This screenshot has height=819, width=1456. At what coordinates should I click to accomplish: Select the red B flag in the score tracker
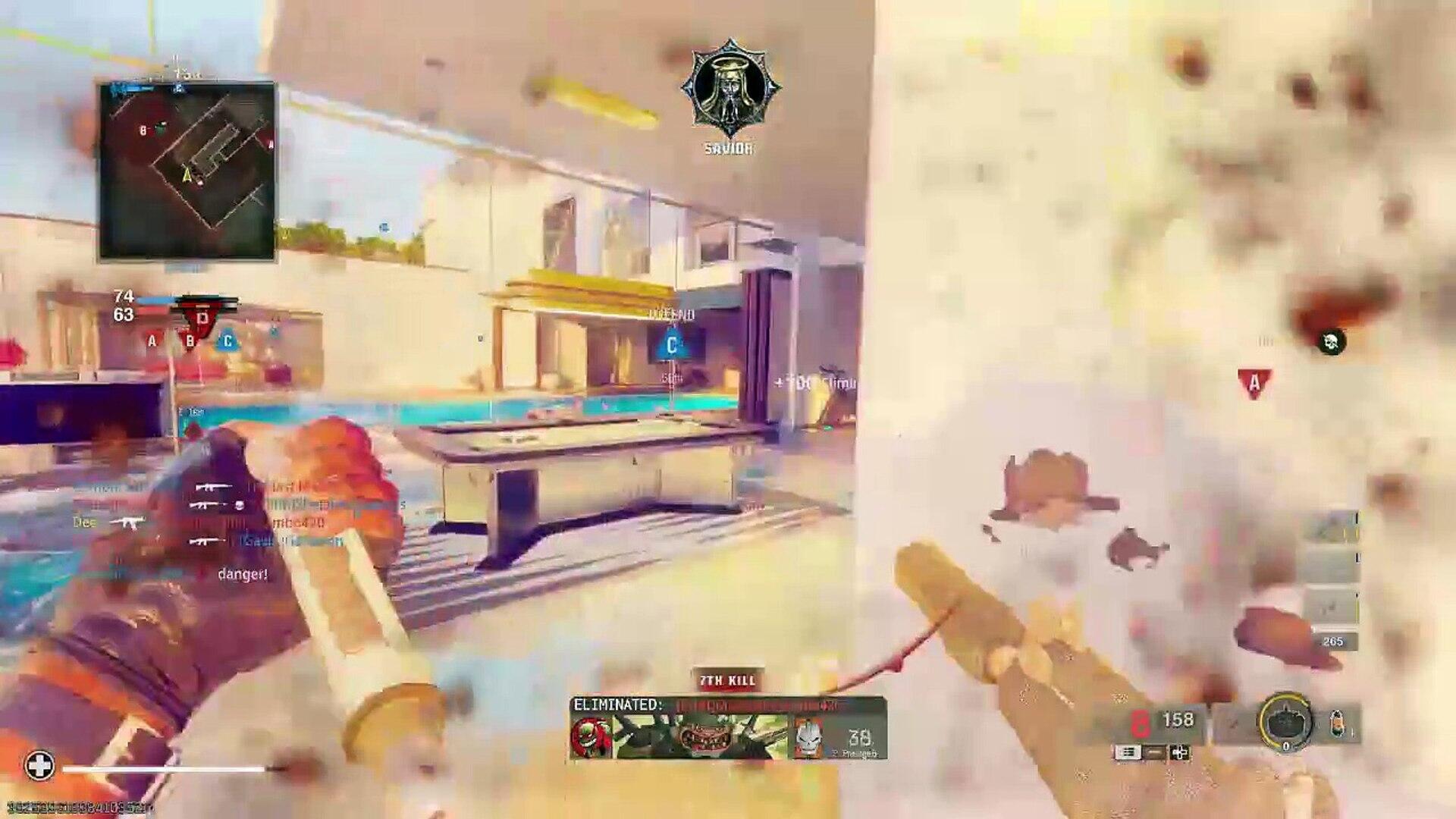click(x=190, y=341)
